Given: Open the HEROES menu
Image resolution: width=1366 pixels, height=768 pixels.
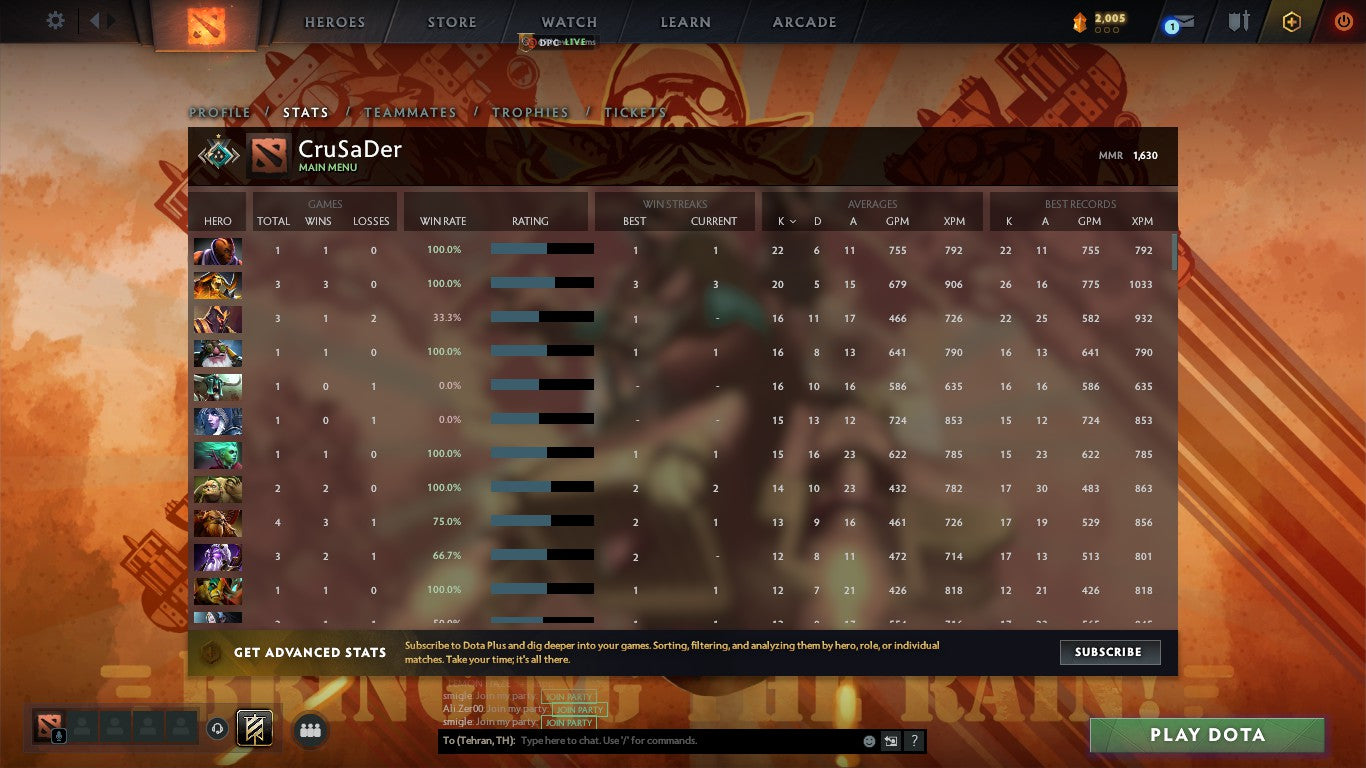Looking at the screenshot, I should [x=334, y=22].
